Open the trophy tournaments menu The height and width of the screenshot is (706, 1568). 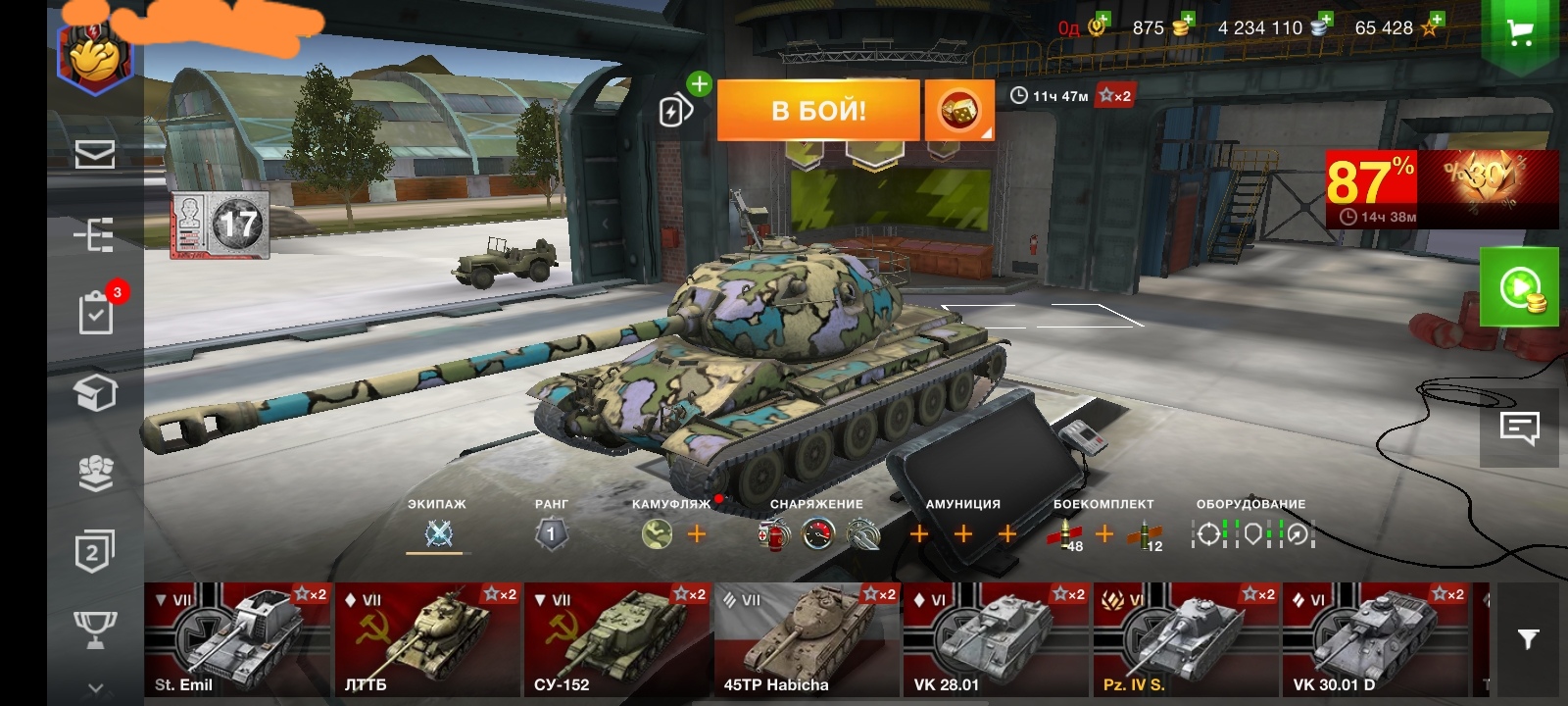pos(95,630)
